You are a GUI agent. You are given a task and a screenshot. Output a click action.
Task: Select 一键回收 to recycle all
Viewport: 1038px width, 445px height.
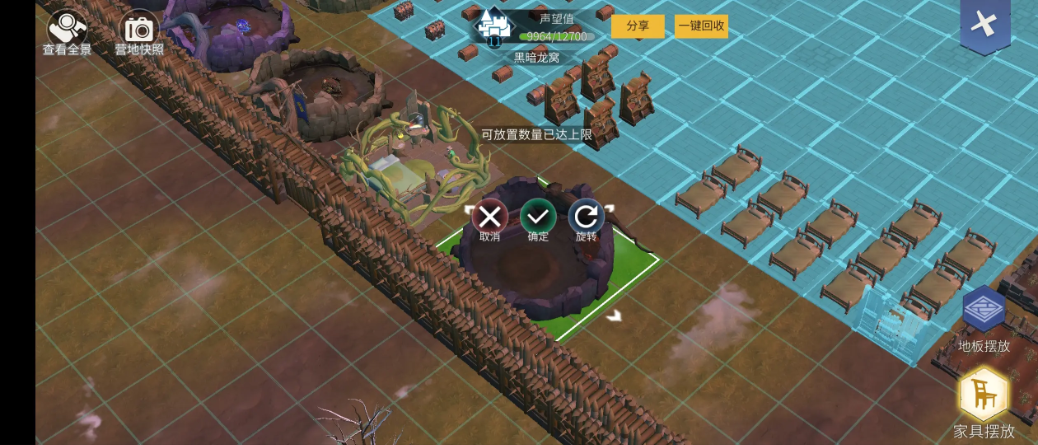pos(701,26)
